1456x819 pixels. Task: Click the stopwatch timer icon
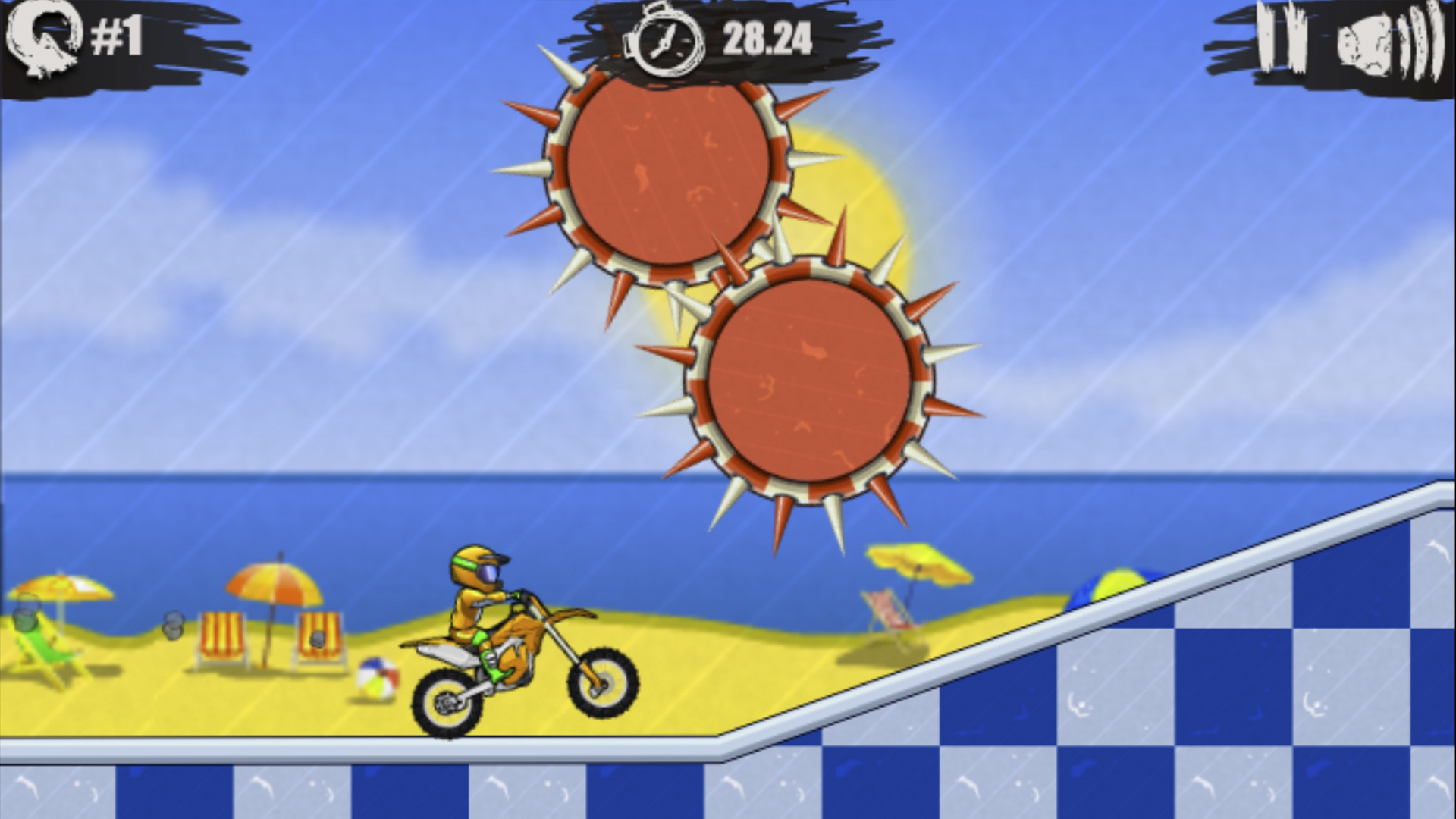point(664,42)
